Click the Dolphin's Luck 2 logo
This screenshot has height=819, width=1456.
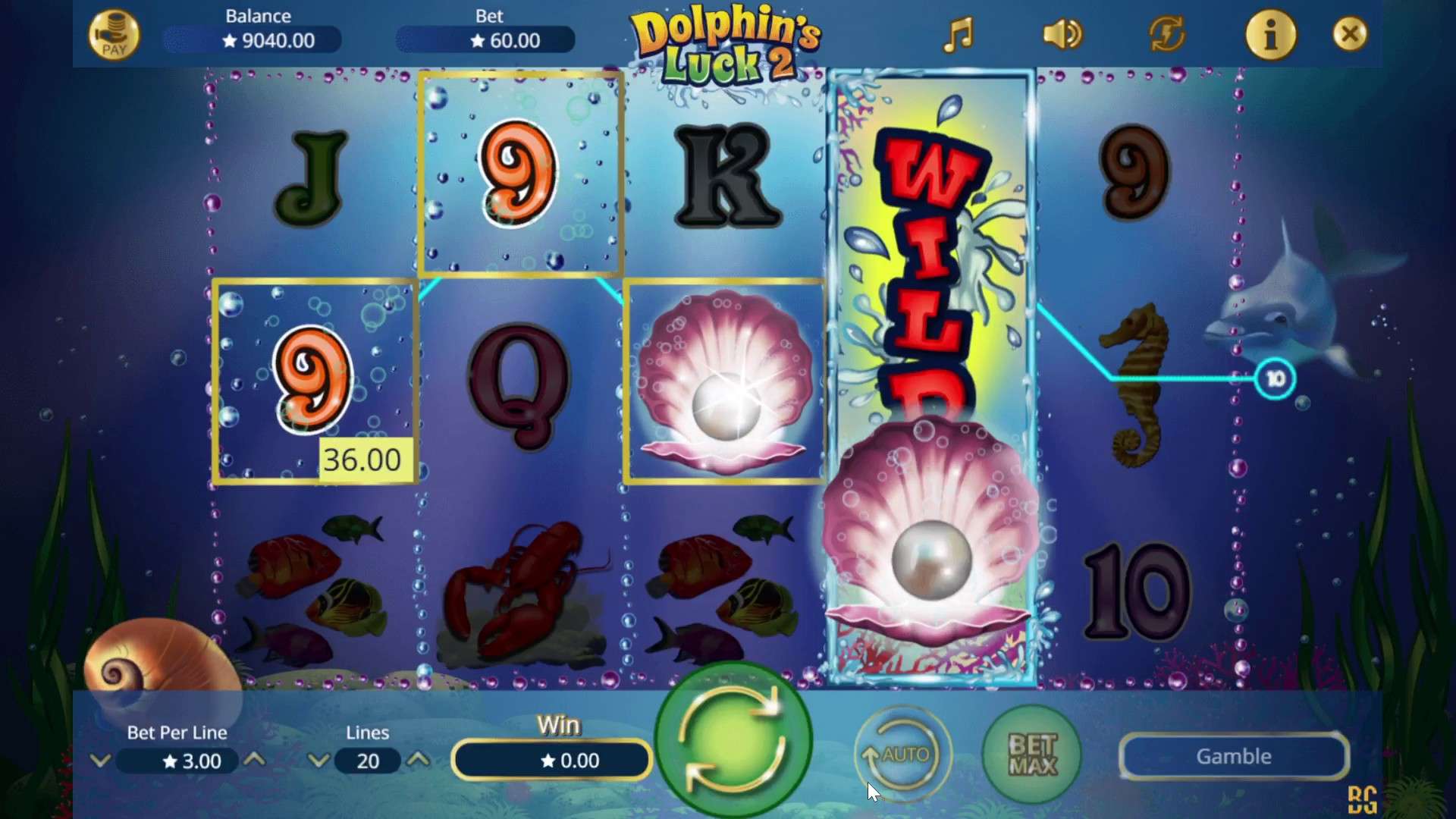(x=726, y=43)
